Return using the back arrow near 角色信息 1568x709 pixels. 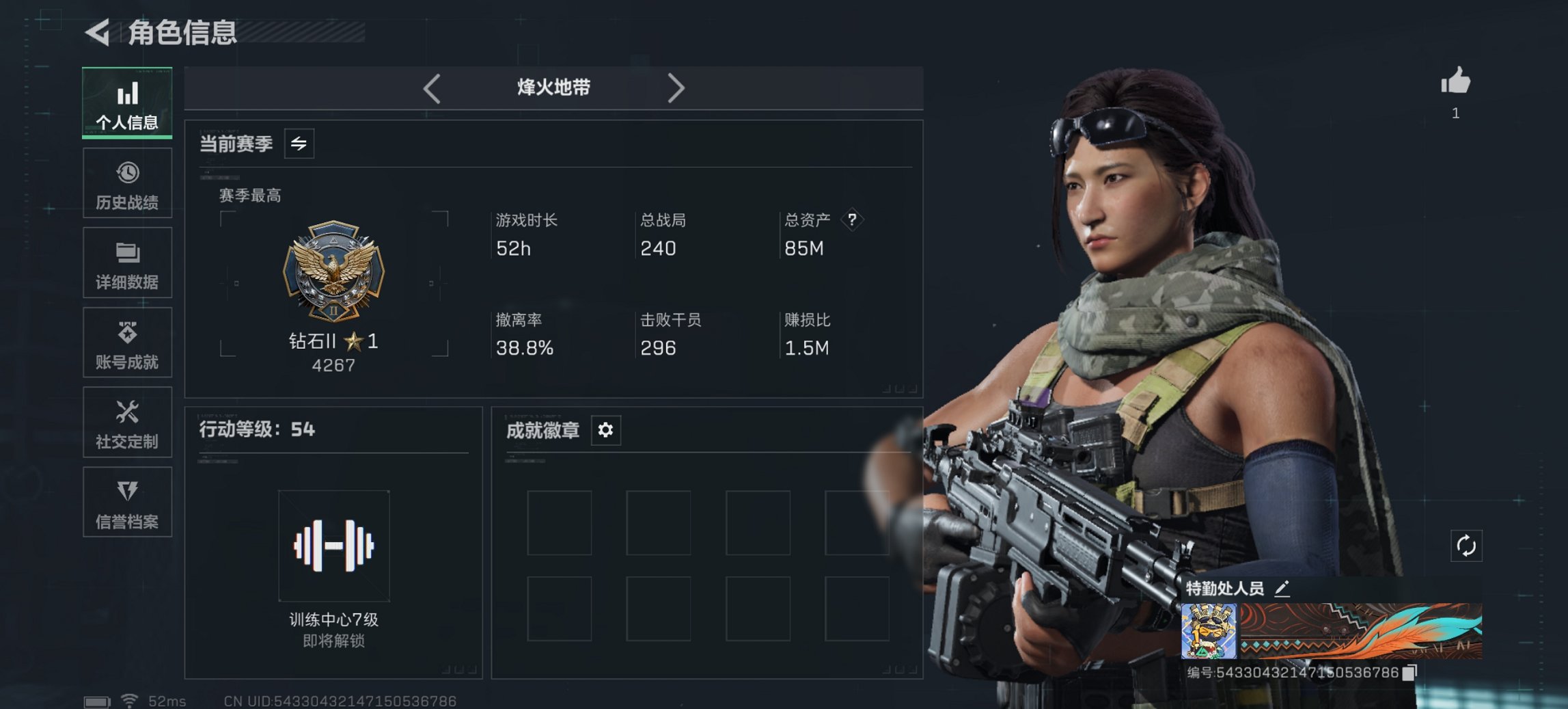point(96,30)
